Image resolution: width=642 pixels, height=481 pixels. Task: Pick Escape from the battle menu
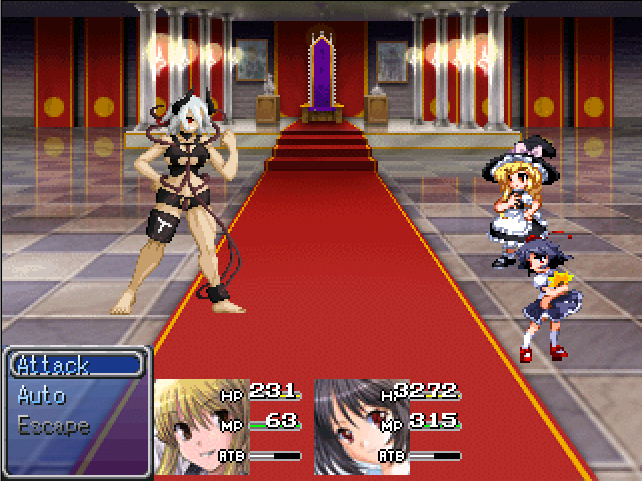click(x=54, y=426)
